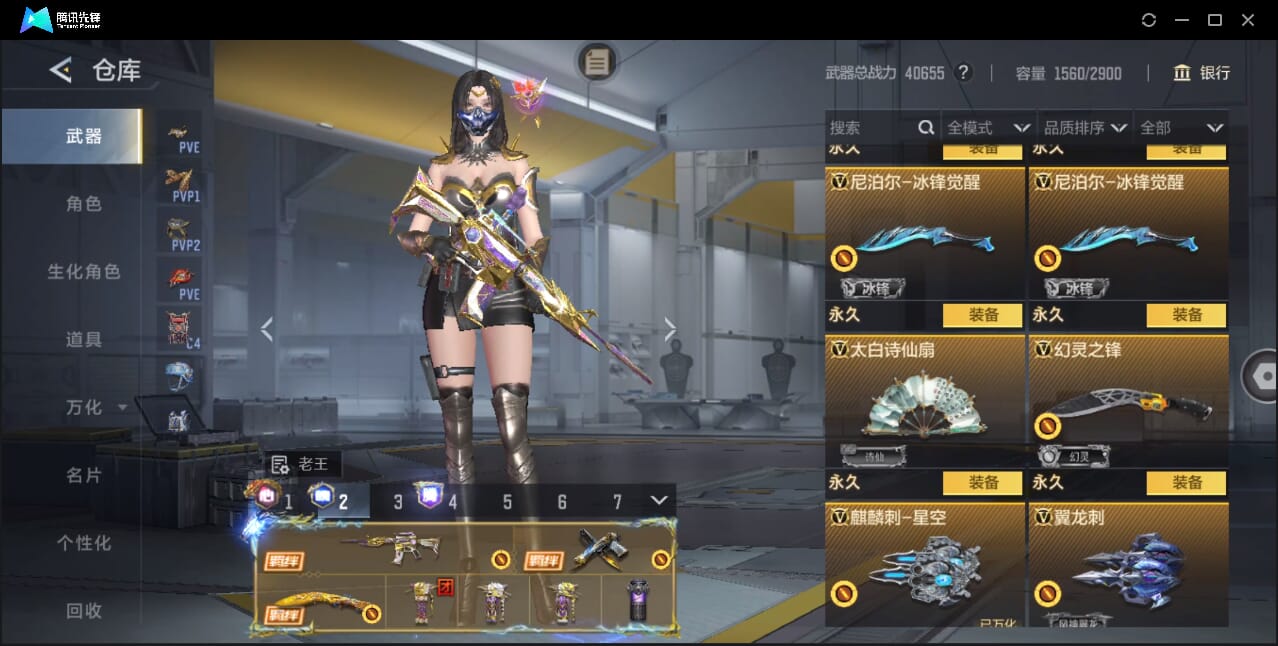Select the 太白诗仙扇 weapon card
The width and height of the screenshot is (1278, 646).
(x=924, y=400)
